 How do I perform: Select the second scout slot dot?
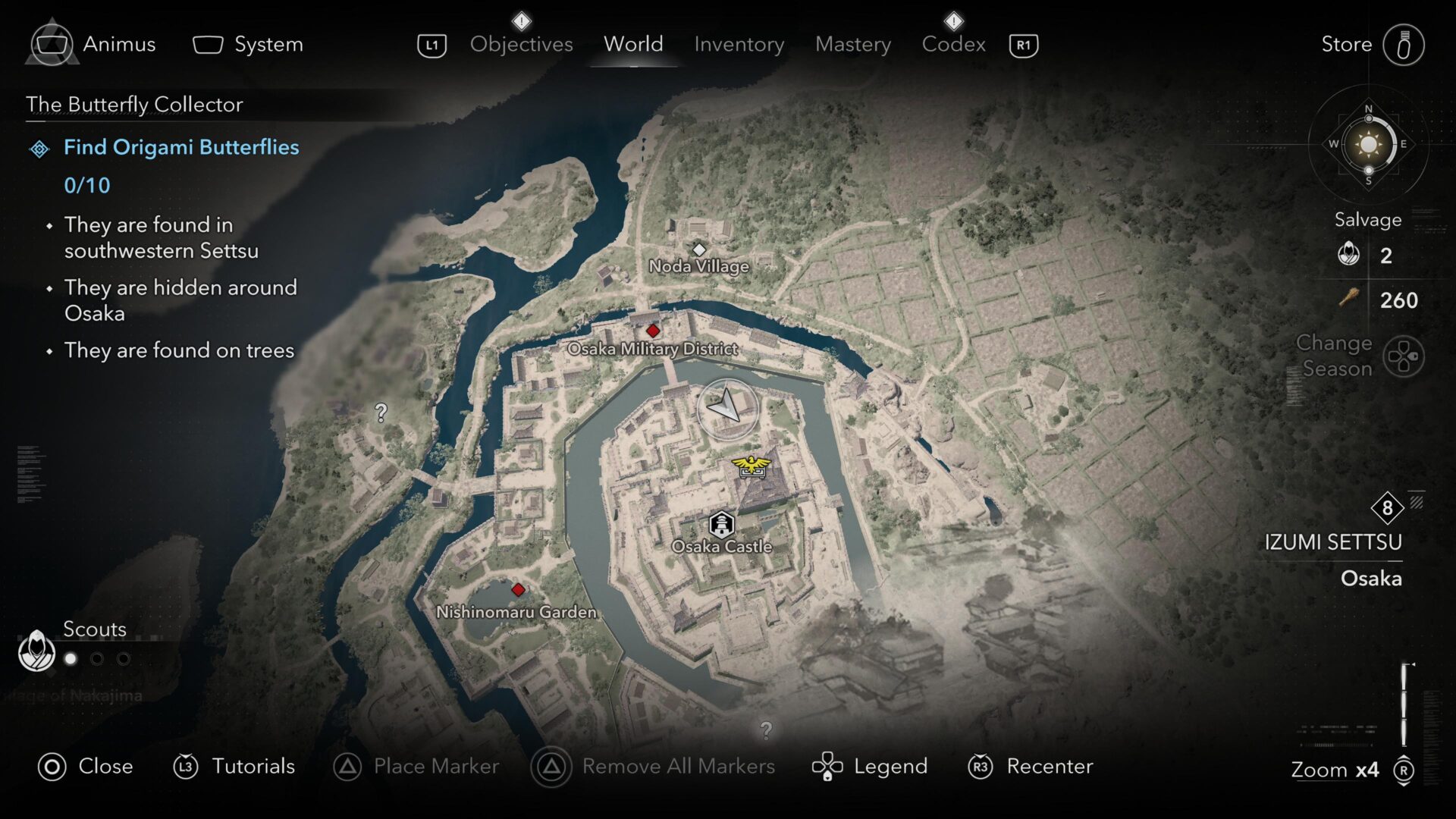[98, 659]
